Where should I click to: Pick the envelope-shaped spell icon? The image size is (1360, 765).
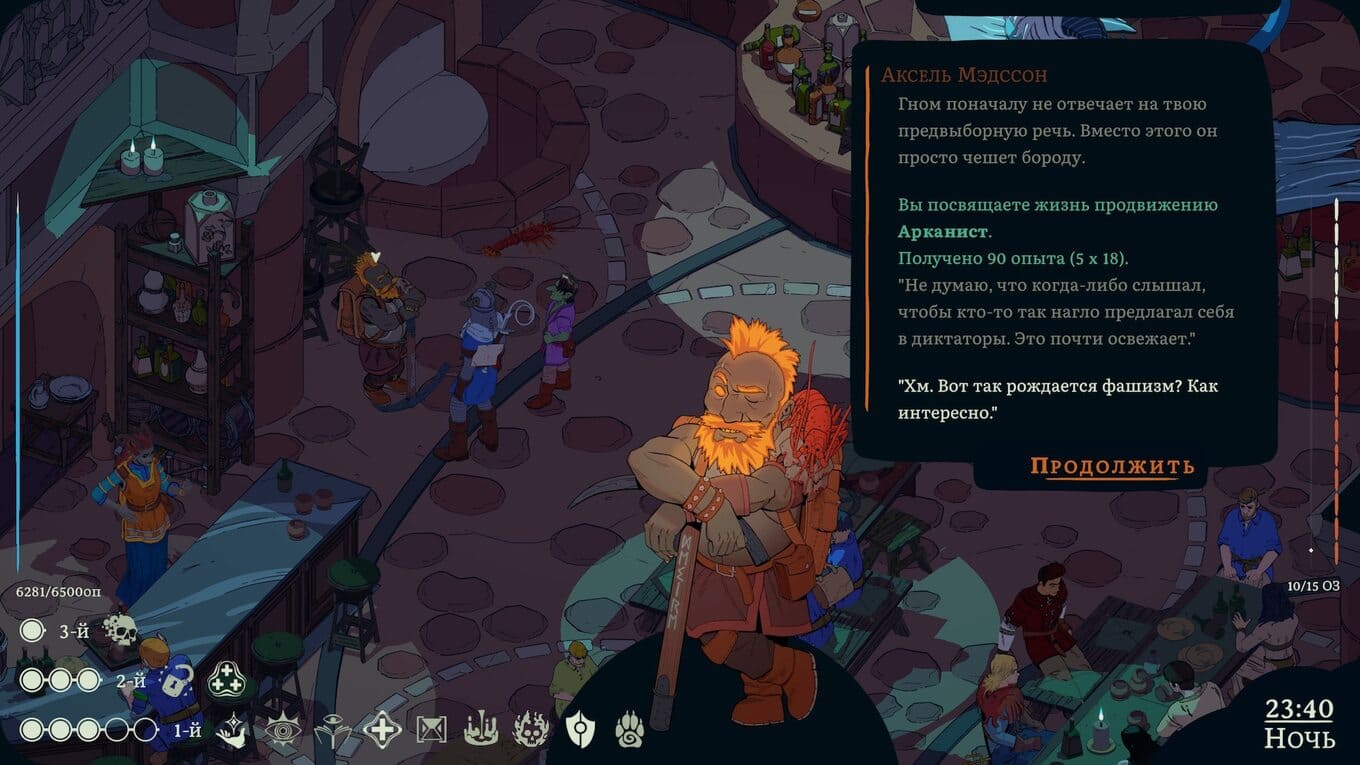click(431, 731)
